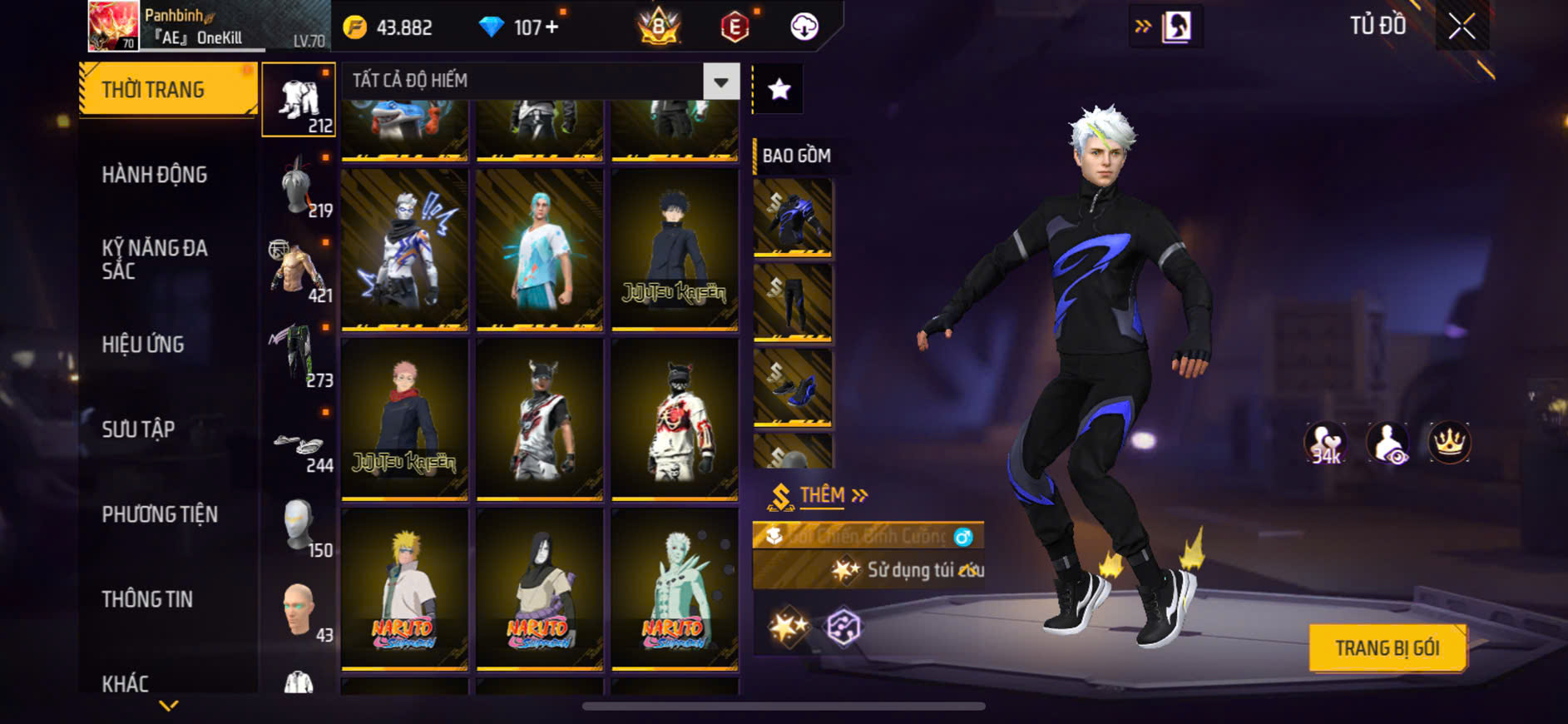Open the TẤT CẢ ĐỘ HIẾM rarity dropdown
The image size is (1568, 724).
point(720,82)
